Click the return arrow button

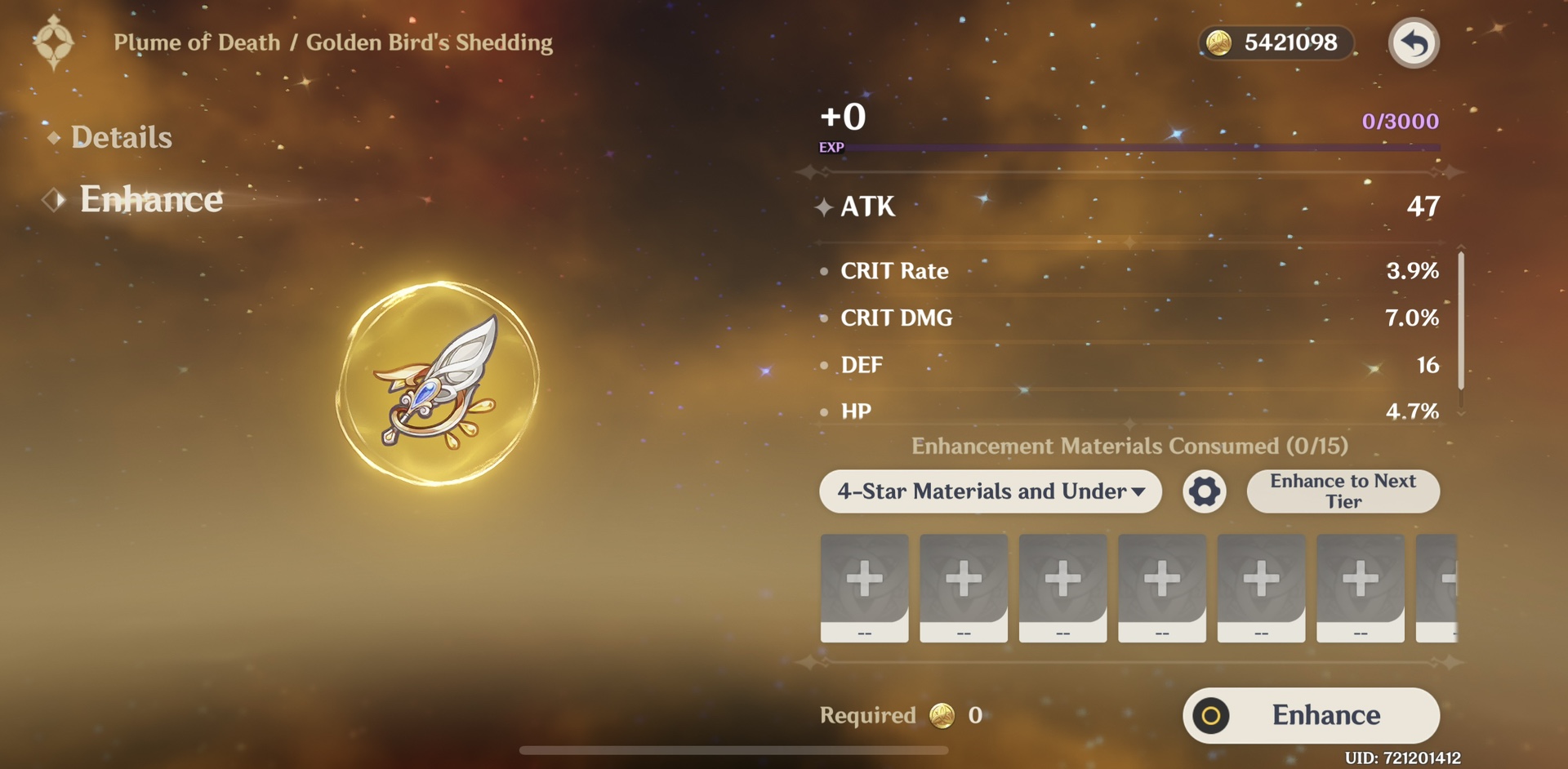(x=1414, y=42)
